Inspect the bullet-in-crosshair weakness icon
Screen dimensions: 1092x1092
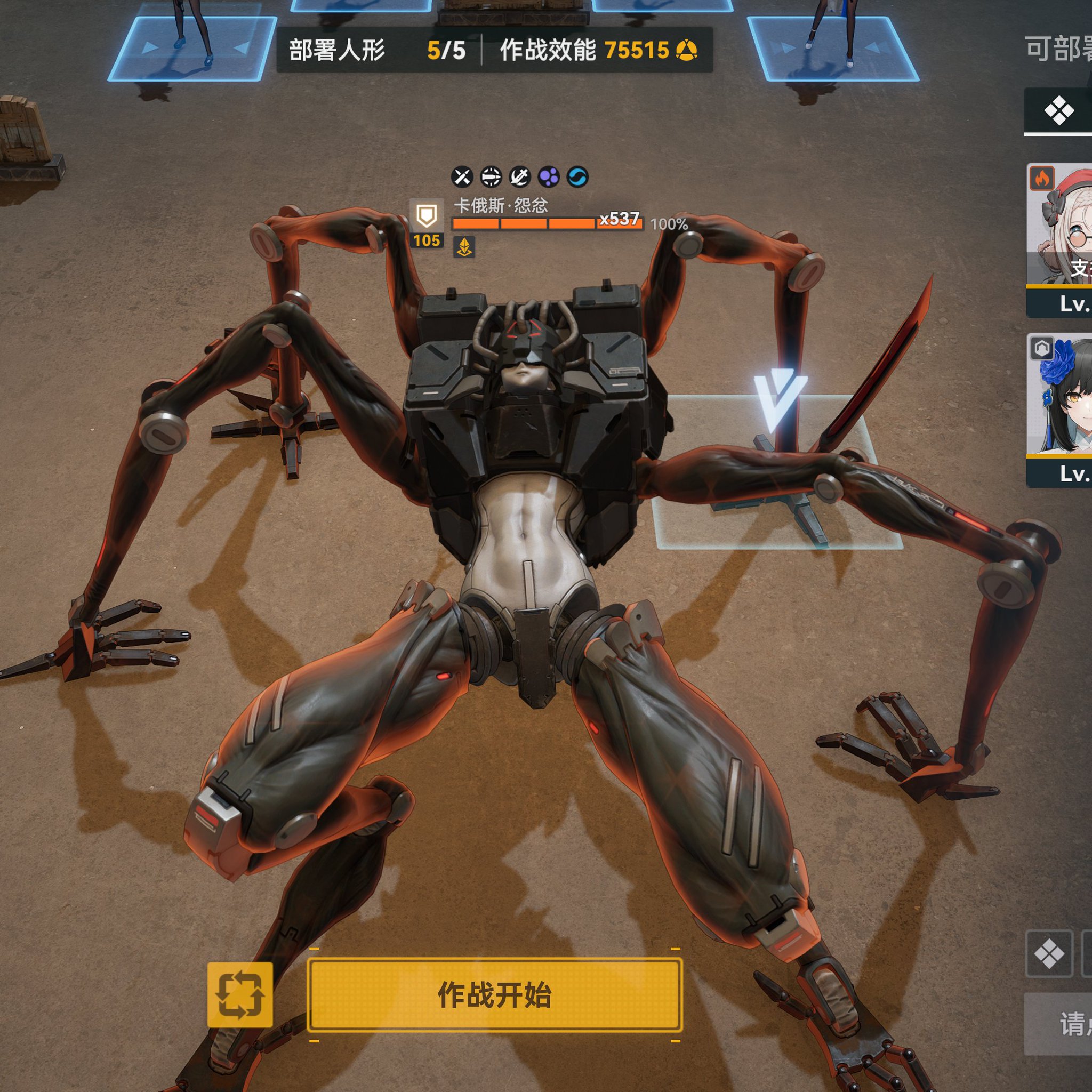[491, 177]
